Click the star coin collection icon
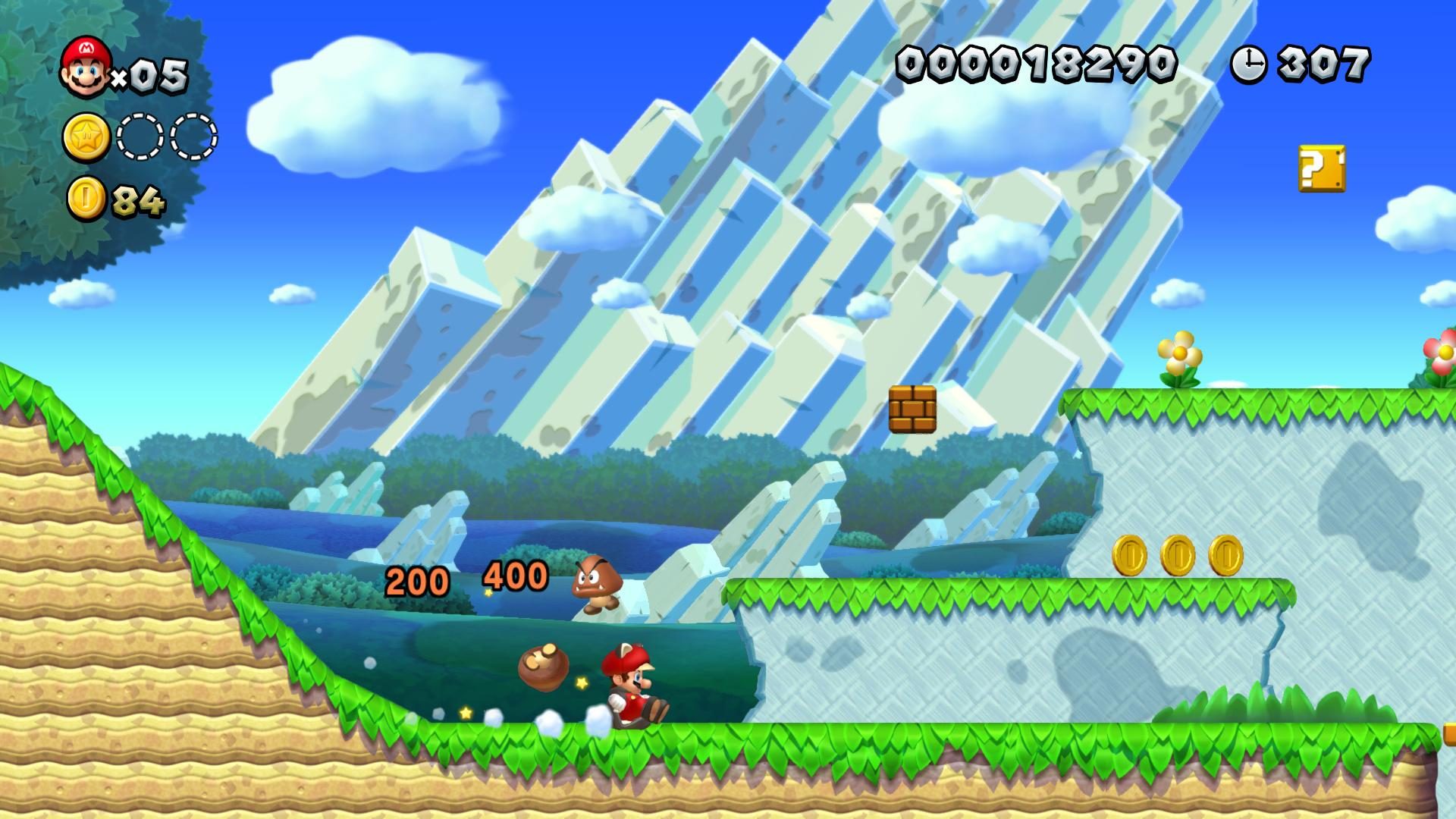Viewport: 1456px width, 819px height. coord(86,136)
